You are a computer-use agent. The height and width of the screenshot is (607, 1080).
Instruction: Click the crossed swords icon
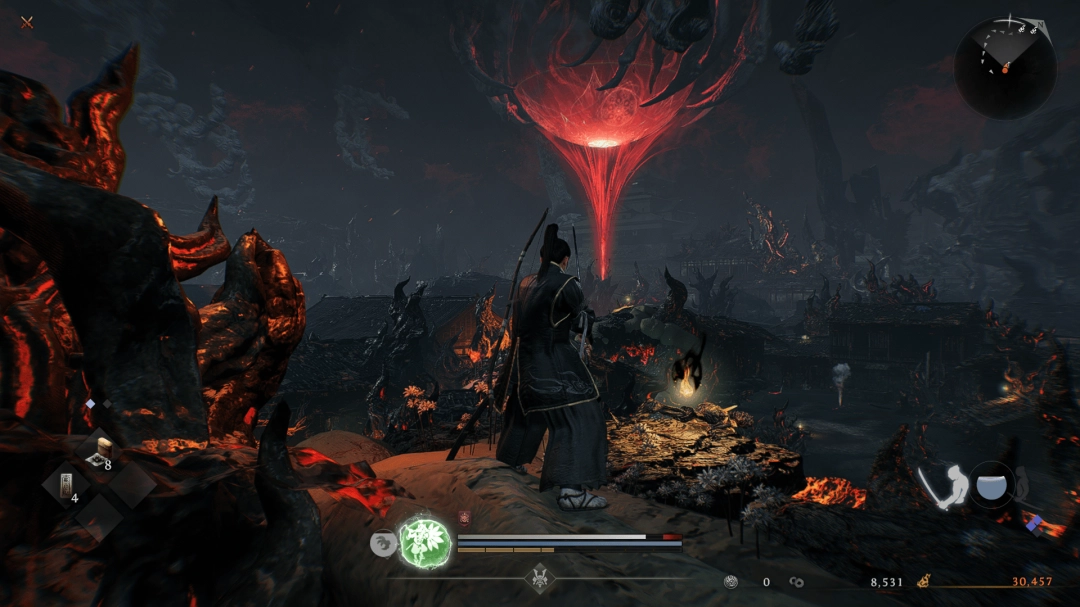(x=27, y=22)
